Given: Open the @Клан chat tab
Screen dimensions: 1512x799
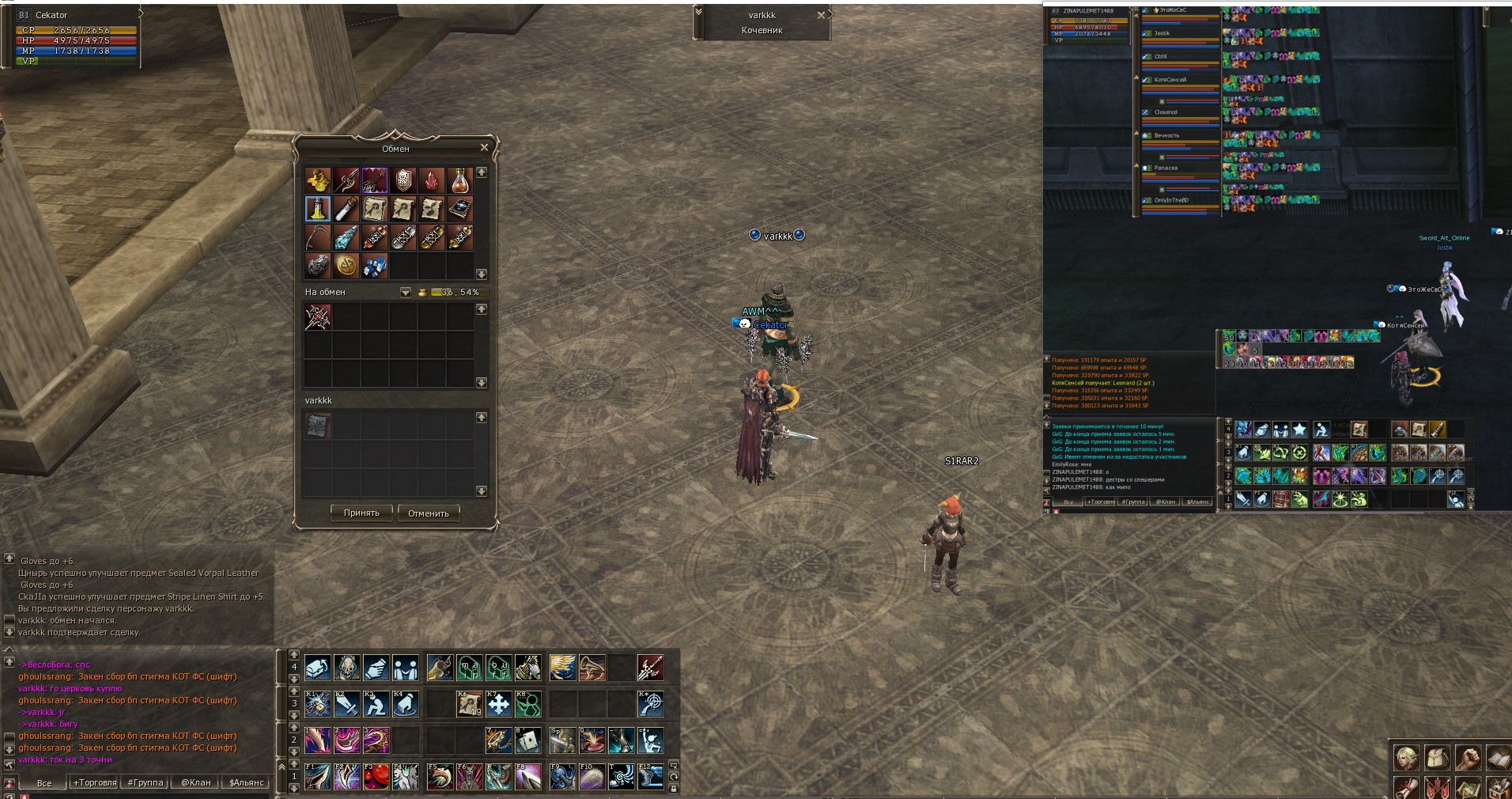Looking at the screenshot, I should pyautogui.click(x=196, y=782).
